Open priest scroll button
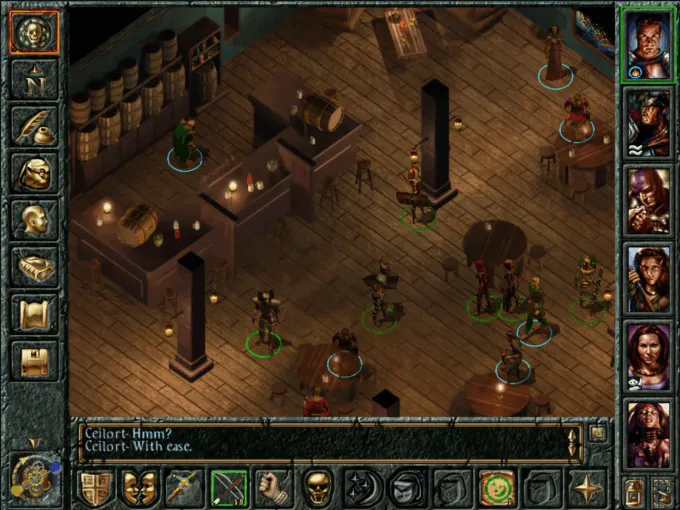 point(34,313)
